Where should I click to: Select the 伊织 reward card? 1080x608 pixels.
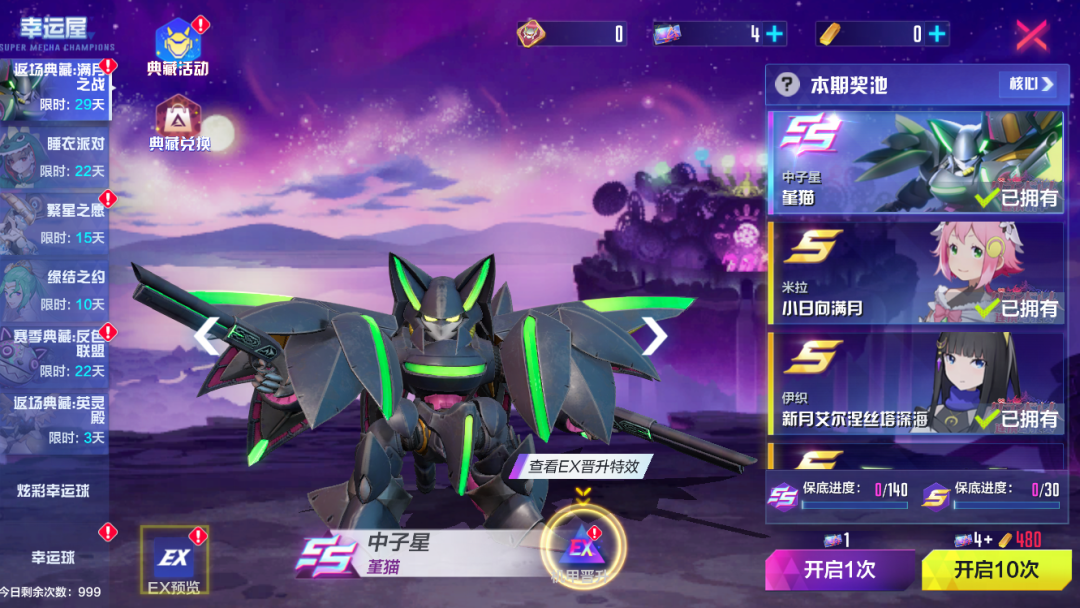tap(914, 383)
